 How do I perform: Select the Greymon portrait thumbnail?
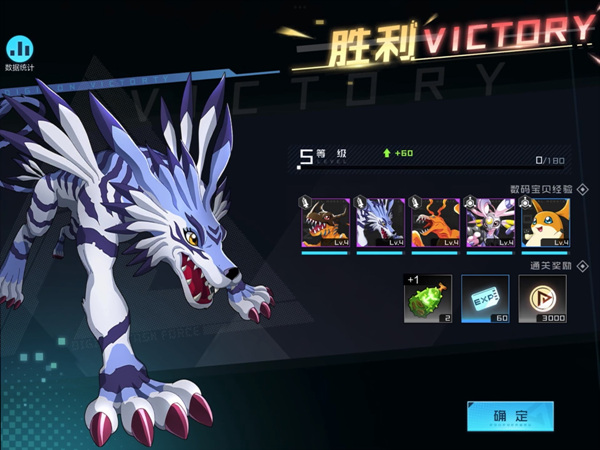[325, 222]
